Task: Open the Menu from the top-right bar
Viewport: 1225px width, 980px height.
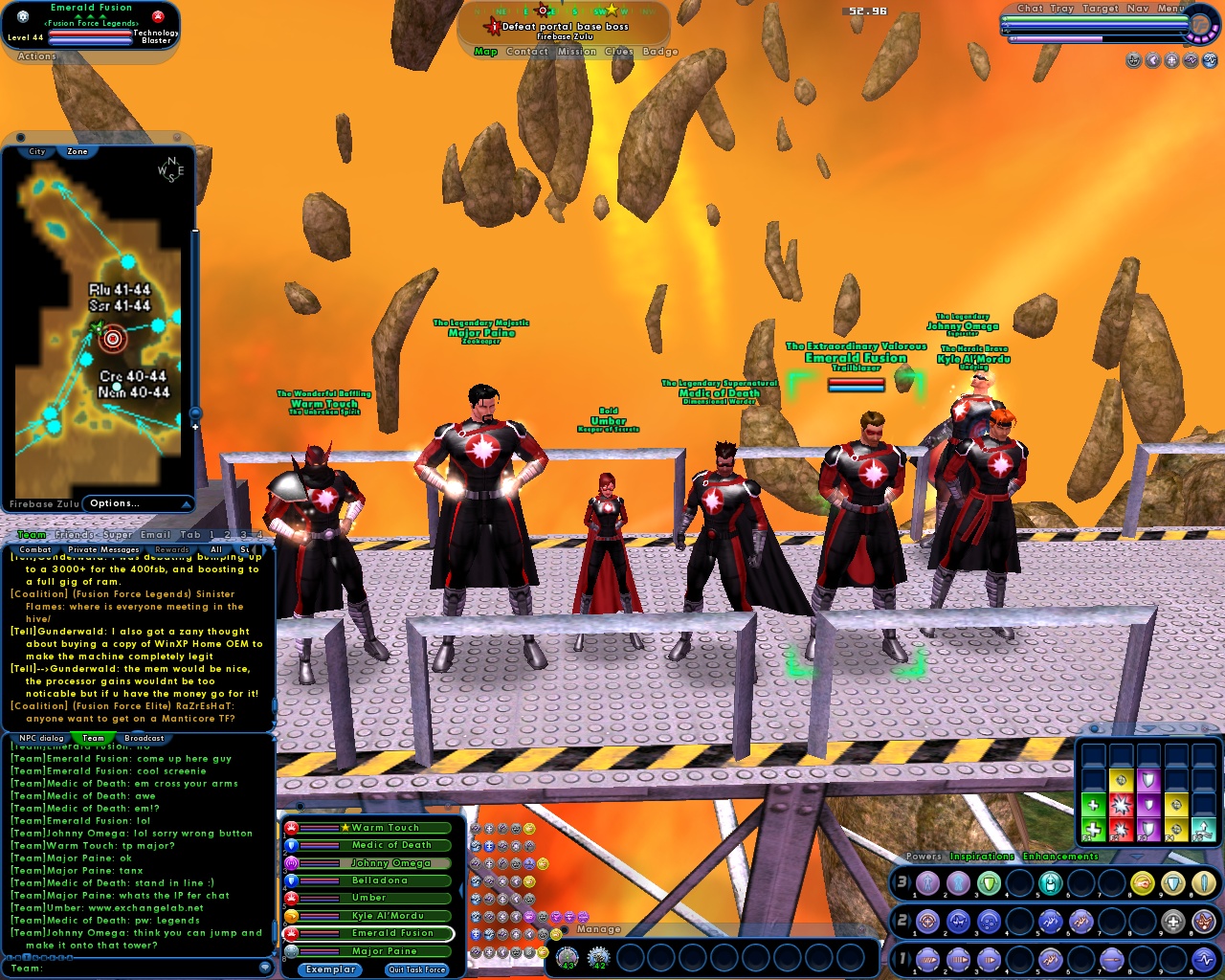Action: [1171, 9]
